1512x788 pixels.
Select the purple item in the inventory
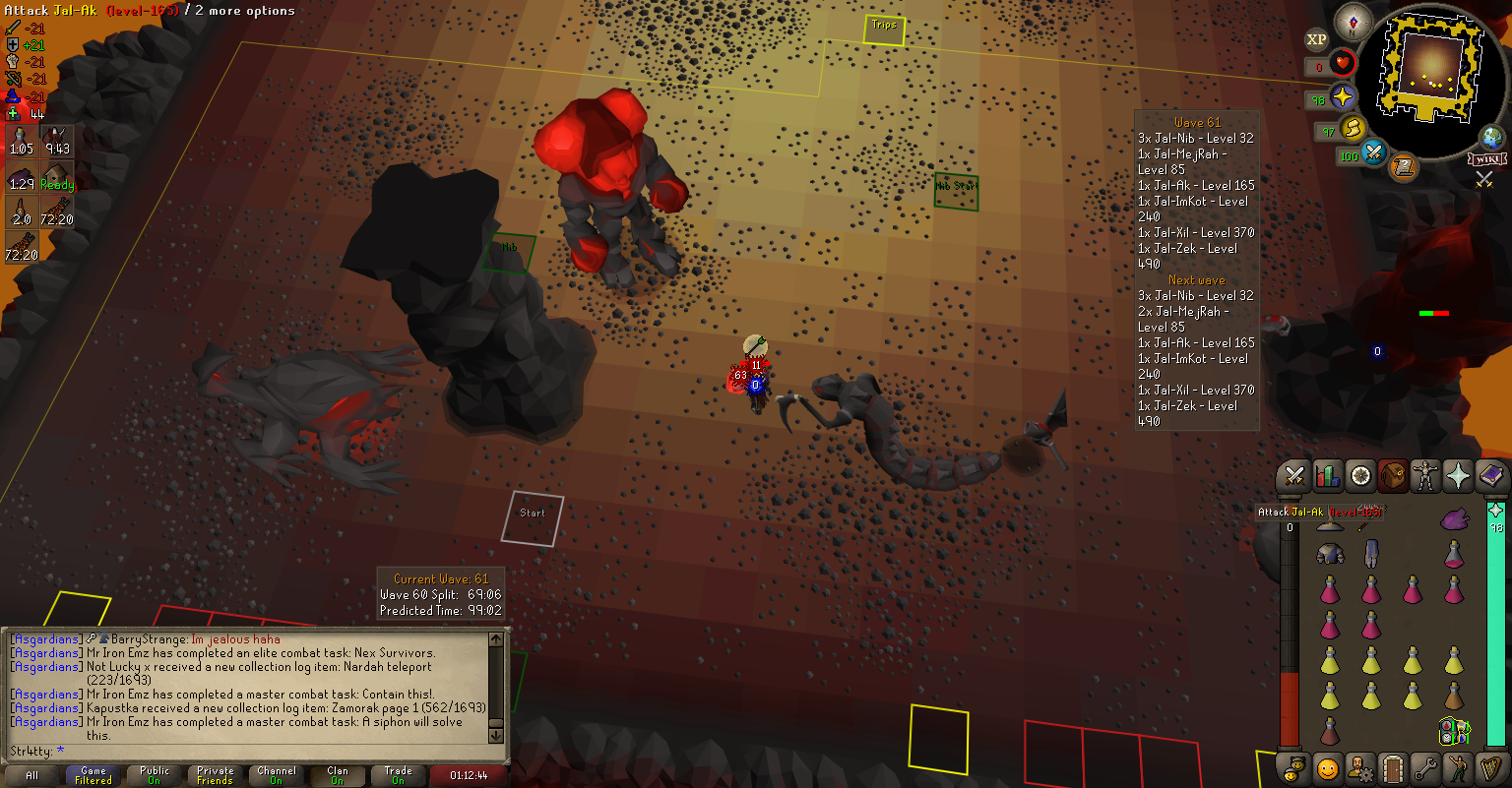click(1454, 519)
